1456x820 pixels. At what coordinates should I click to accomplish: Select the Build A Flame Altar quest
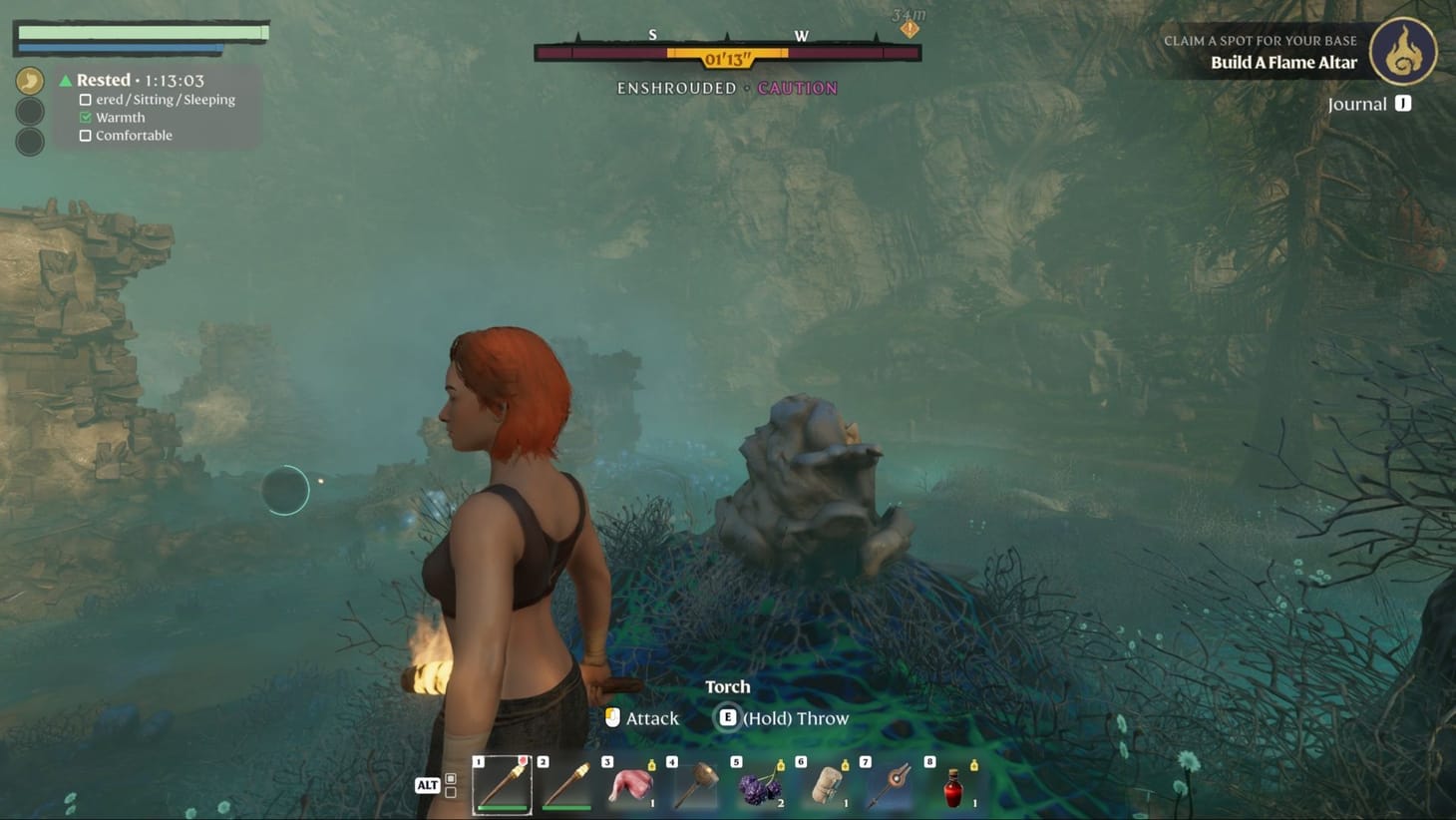1283,62
